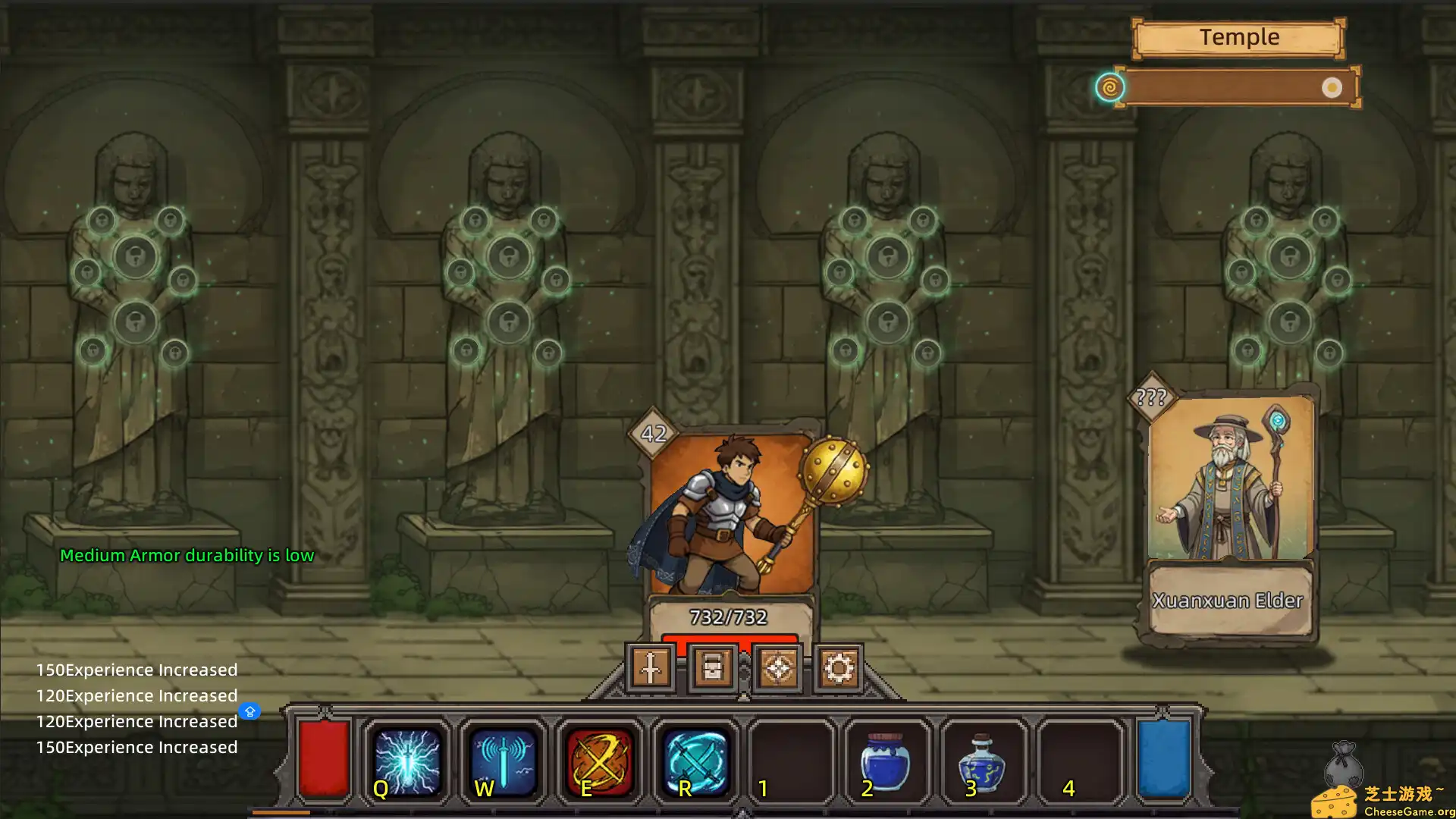Activate the W resonating sword skill
Screen dimensions: 1456x819
(x=503, y=761)
